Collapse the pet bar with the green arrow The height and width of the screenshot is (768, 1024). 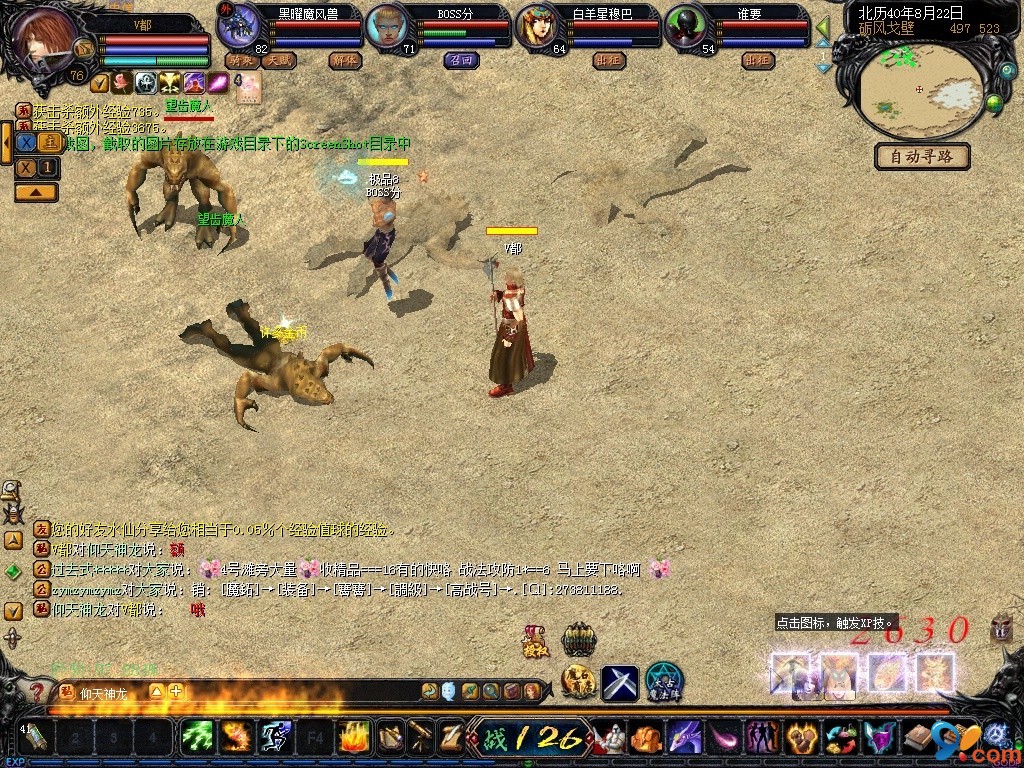[x=823, y=28]
